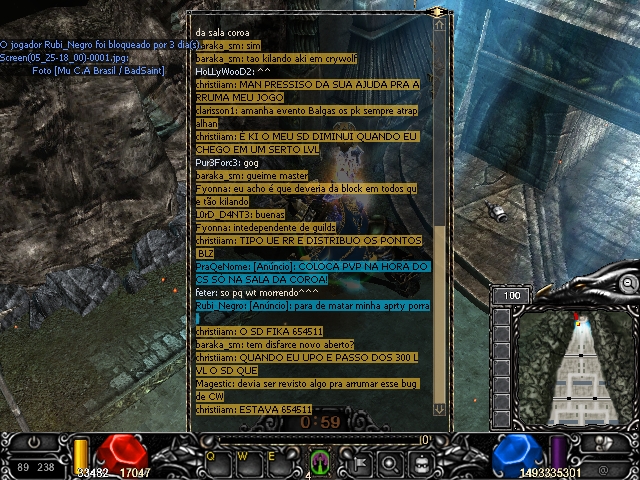Click the chat log's scroll-up arrow
This screenshot has height=480, width=640.
(439, 27)
